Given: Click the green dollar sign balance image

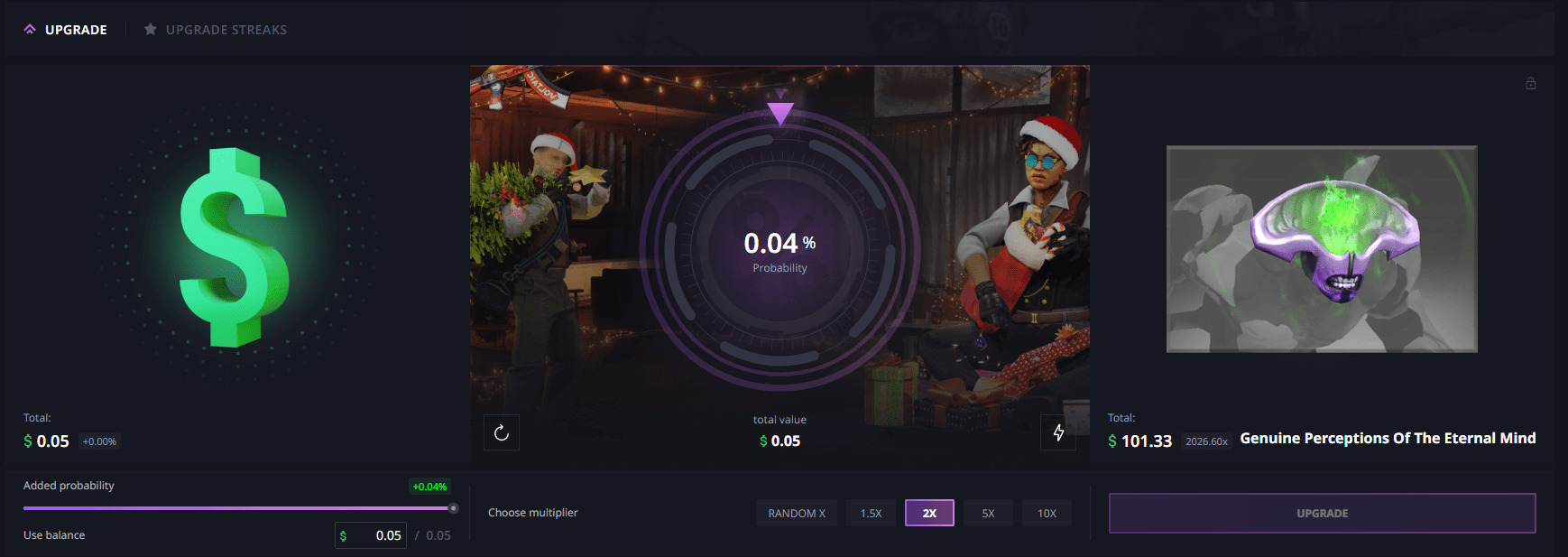Looking at the screenshot, I should [235, 247].
